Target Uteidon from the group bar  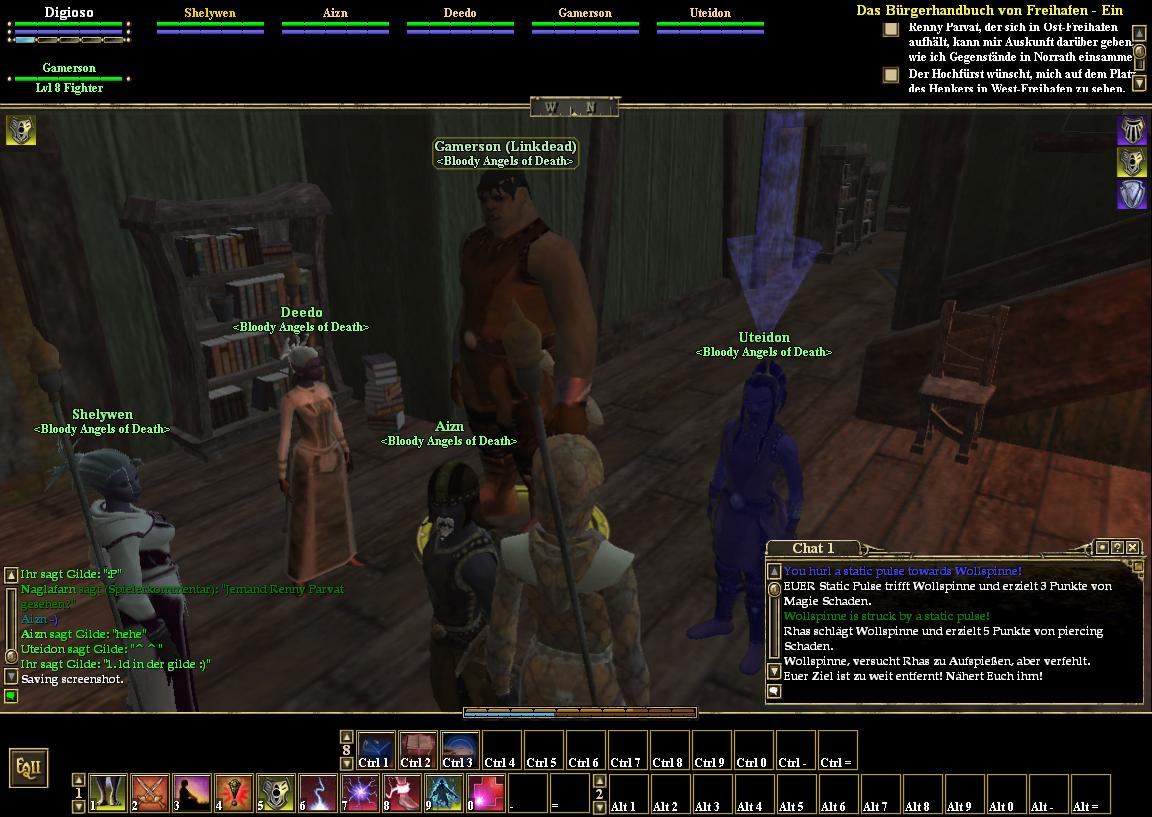coord(710,14)
